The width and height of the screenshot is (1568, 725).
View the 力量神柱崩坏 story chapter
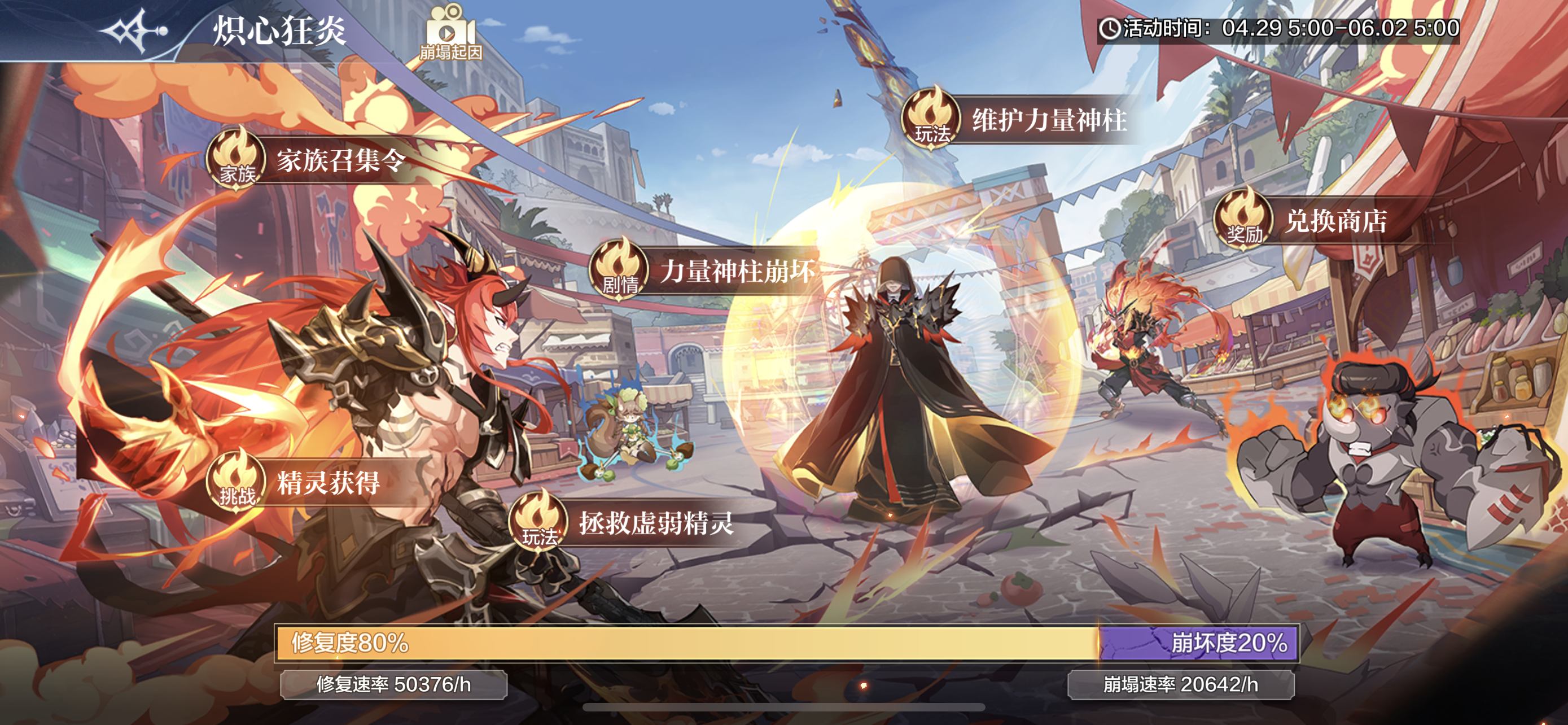[706, 271]
